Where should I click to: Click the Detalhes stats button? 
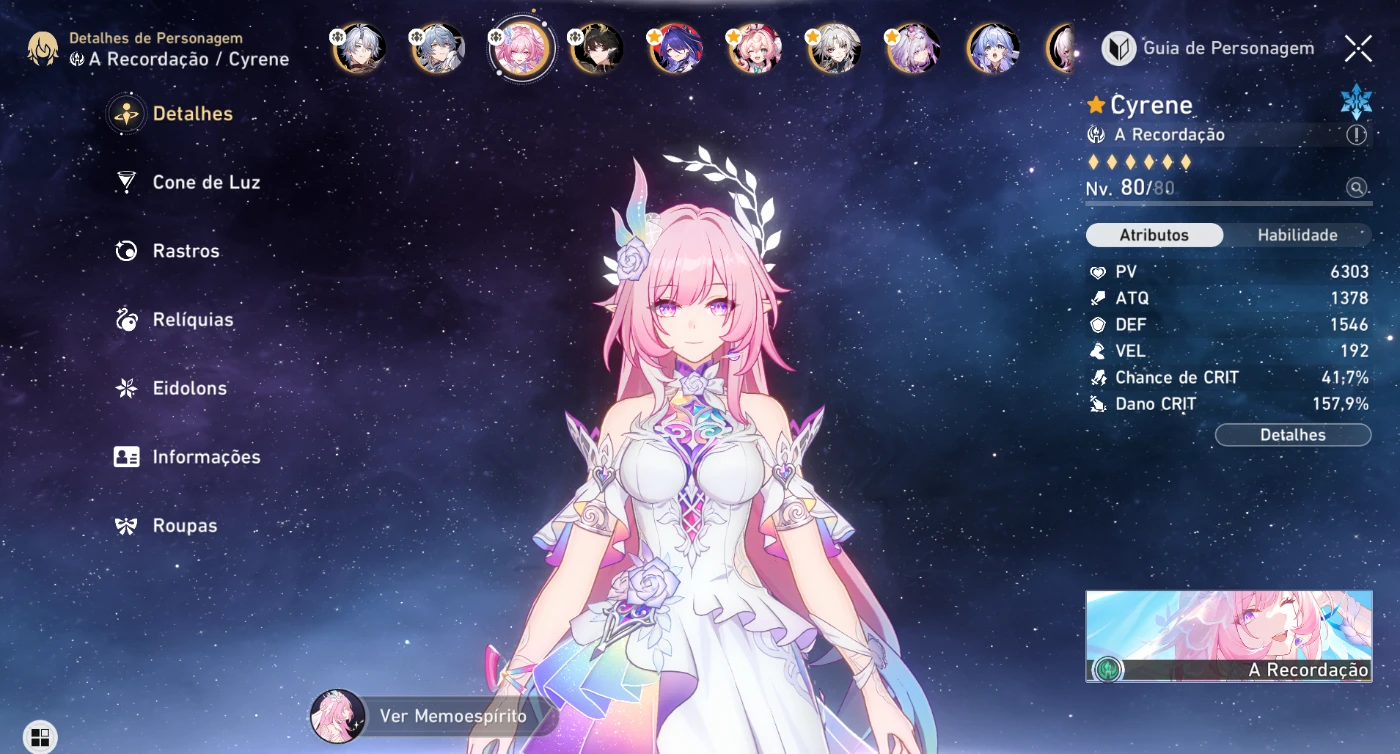tap(1292, 435)
